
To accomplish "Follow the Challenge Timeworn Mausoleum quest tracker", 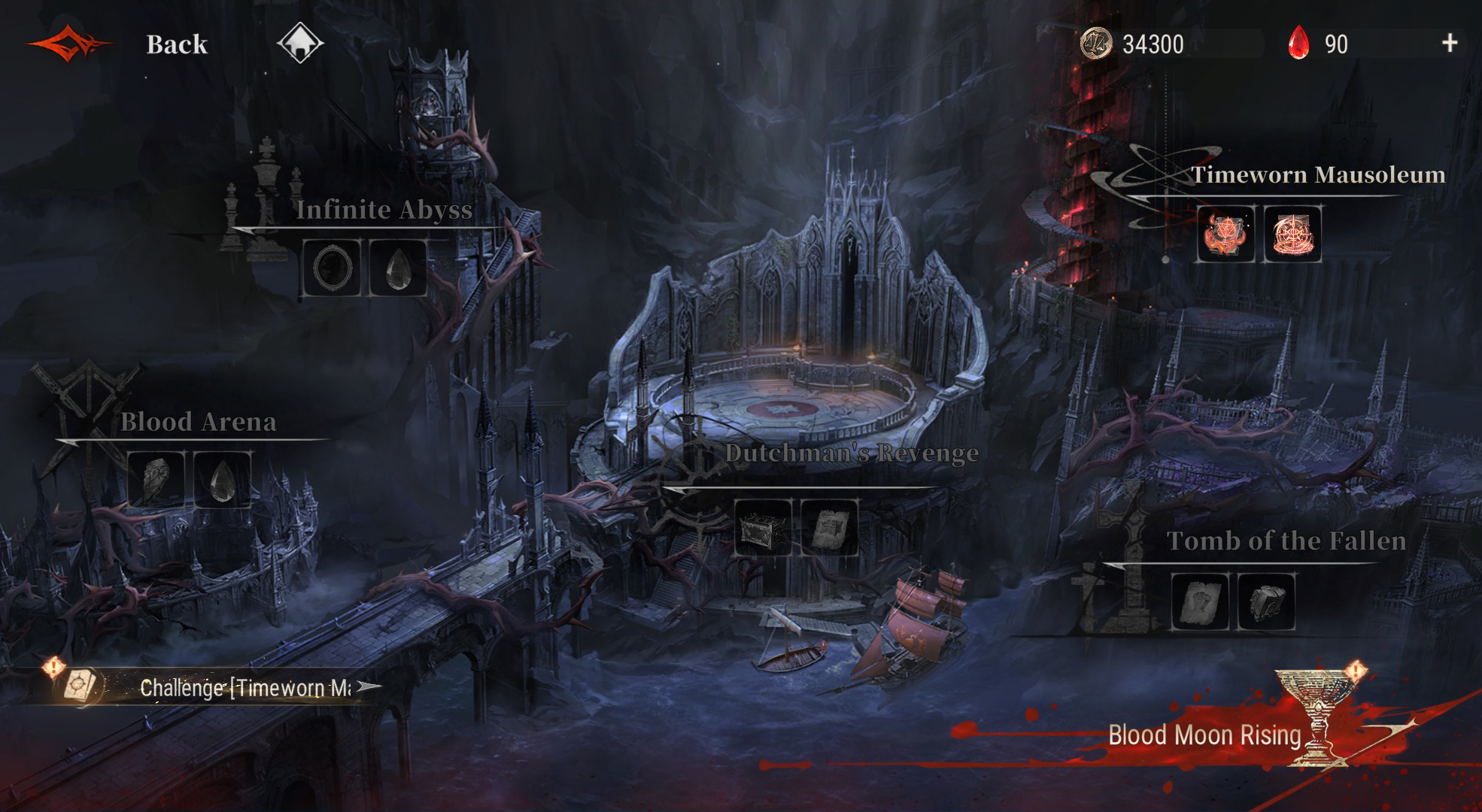I will 245,687.
